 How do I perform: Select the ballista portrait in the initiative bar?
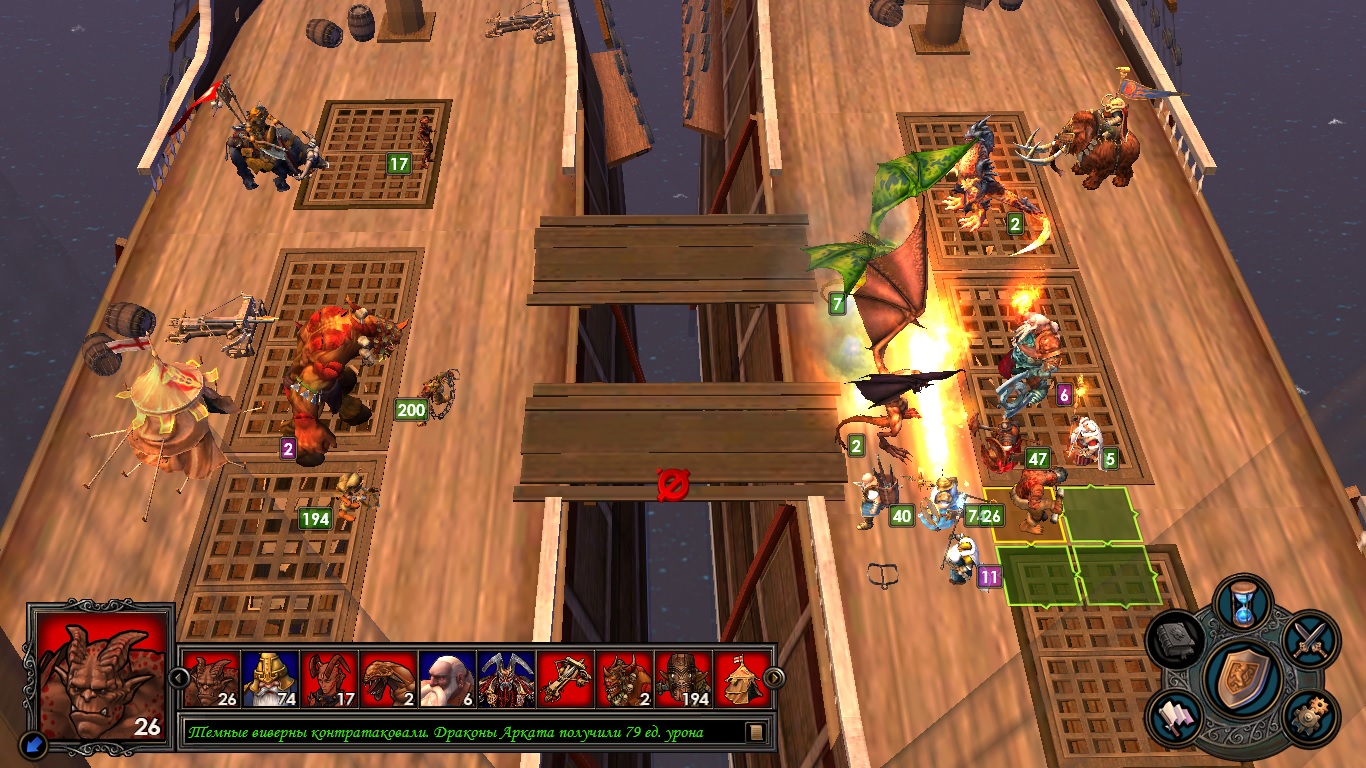click(x=565, y=679)
